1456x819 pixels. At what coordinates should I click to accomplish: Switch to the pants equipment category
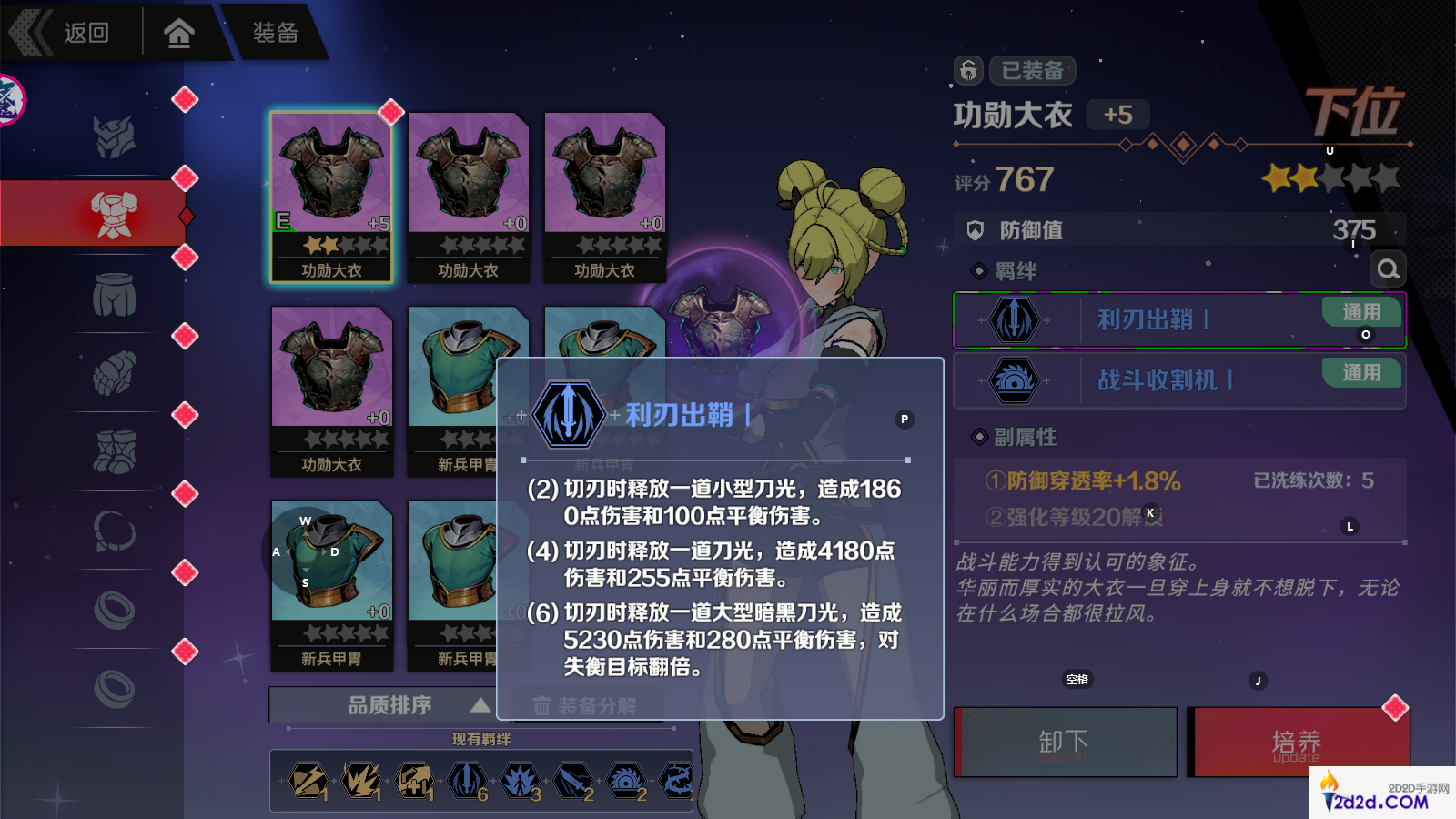pyautogui.click(x=115, y=295)
